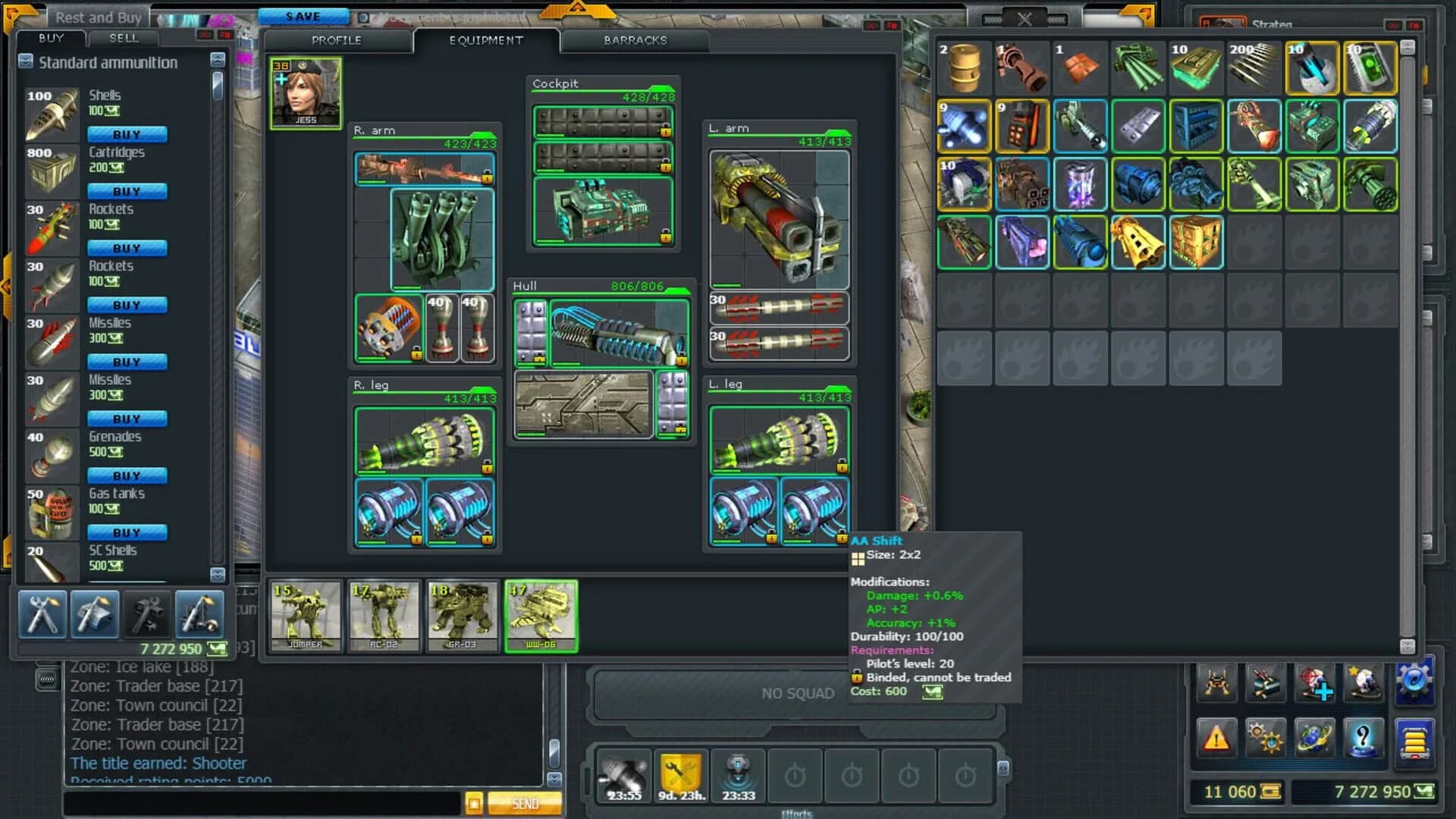Image resolution: width=1456 pixels, height=819 pixels.
Task: Switch to the SELL tab in the shop
Action: pos(124,39)
